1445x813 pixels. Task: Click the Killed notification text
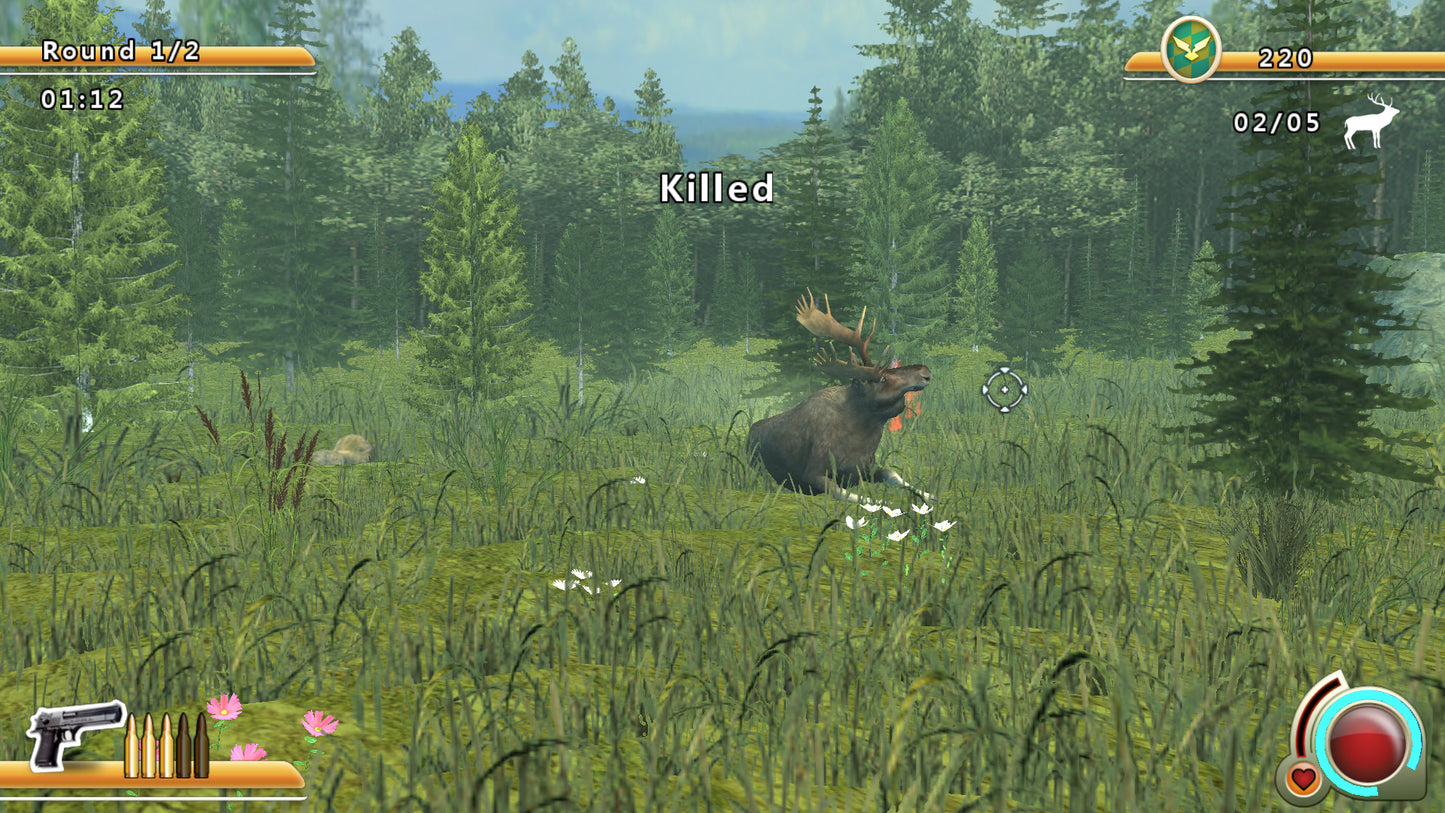pyautogui.click(x=718, y=187)
